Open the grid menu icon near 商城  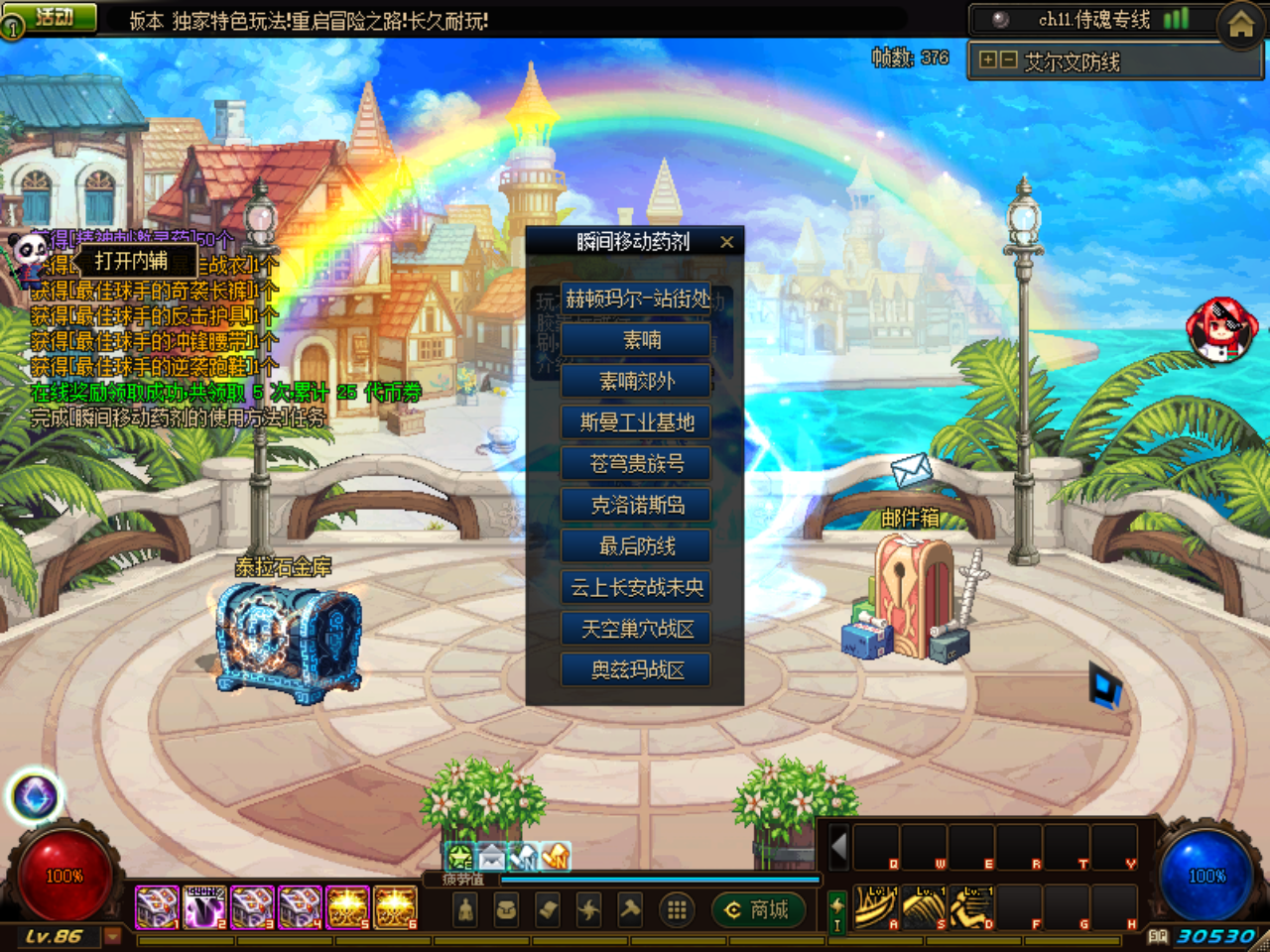pyautogui.click(x=678, y=909)
